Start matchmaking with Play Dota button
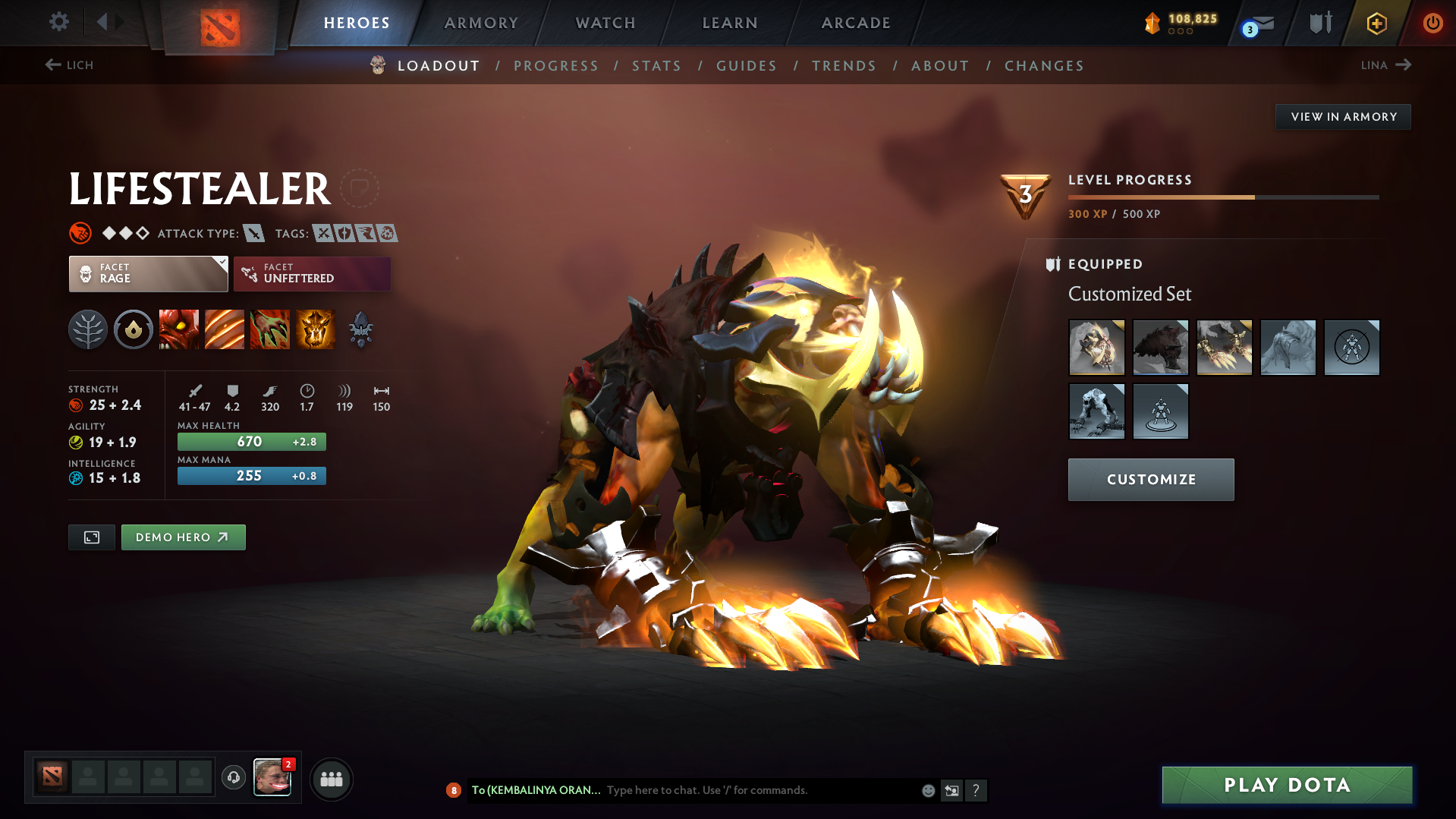Screen dimensions: 1456x819 (x=1287, y=785)
